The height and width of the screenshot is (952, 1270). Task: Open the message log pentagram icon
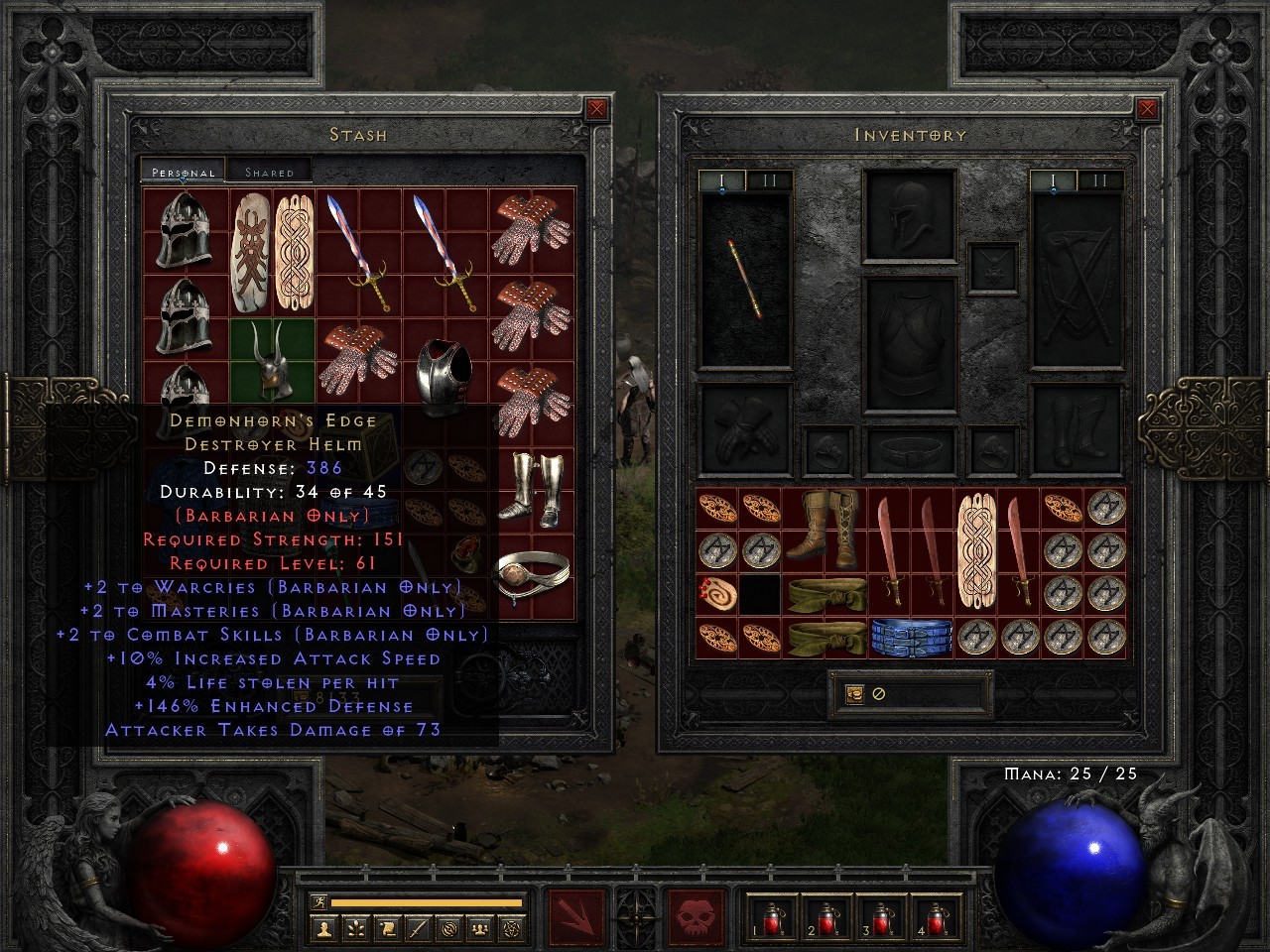513,930
